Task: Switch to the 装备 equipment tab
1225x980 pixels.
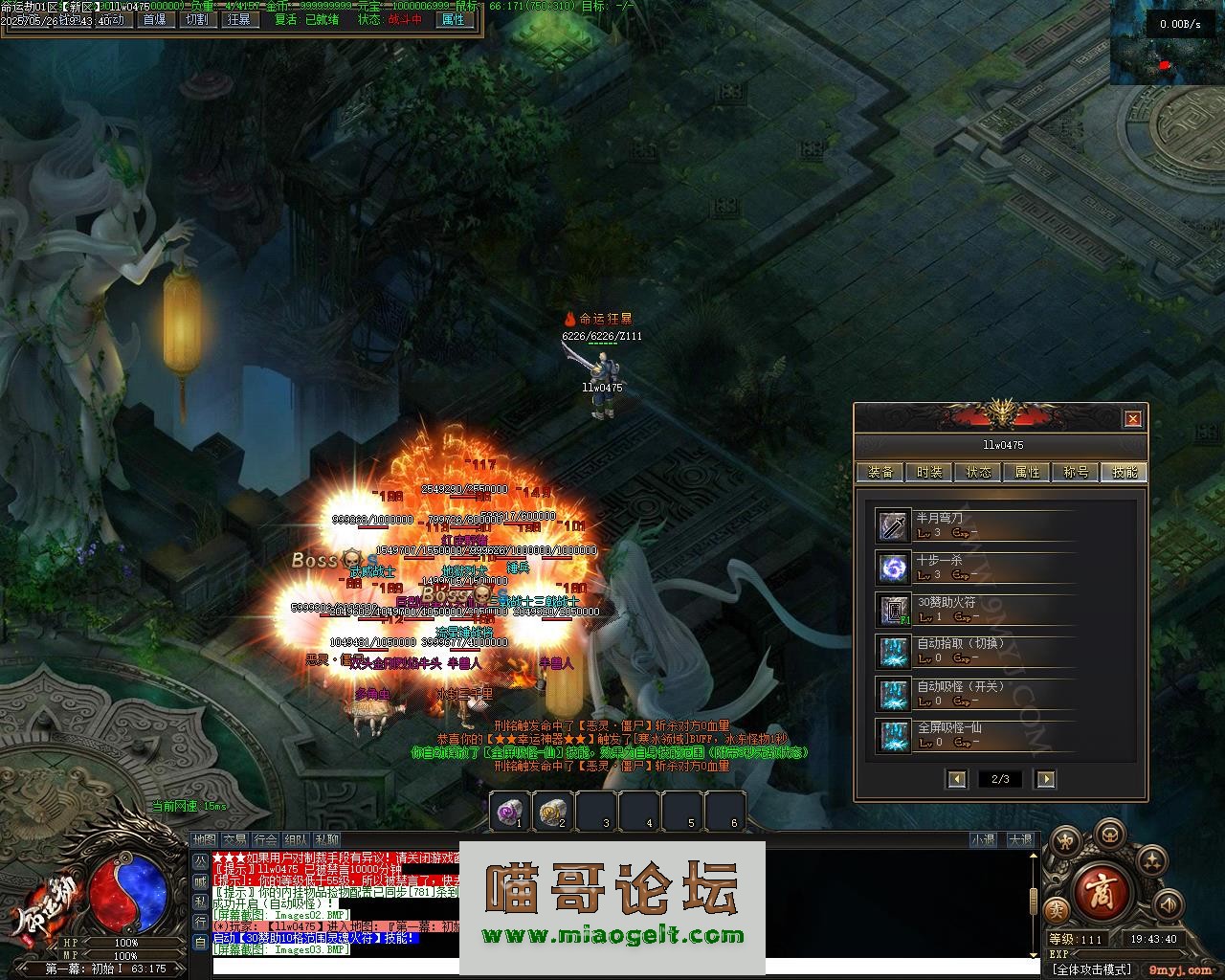Action: pyautogui.click(x=880, y=472)
